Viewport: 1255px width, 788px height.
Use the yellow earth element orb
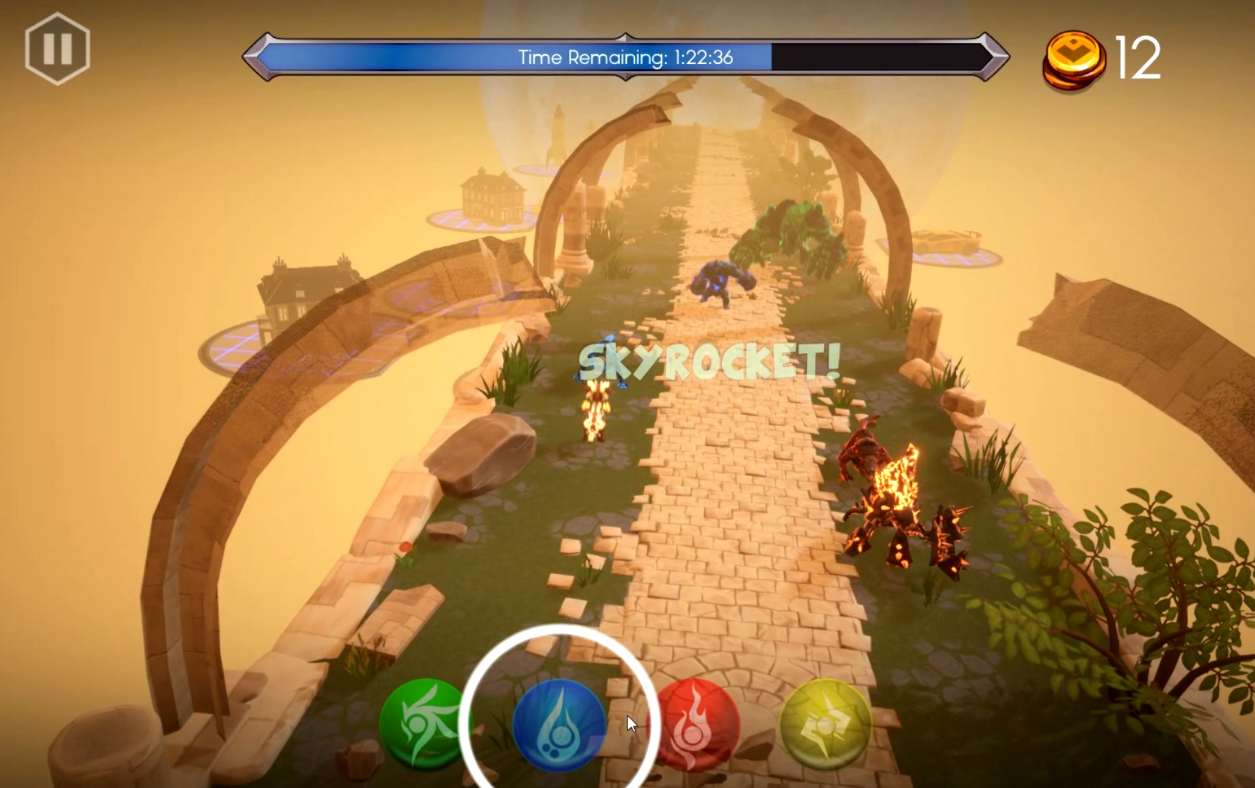coord(825,724)
